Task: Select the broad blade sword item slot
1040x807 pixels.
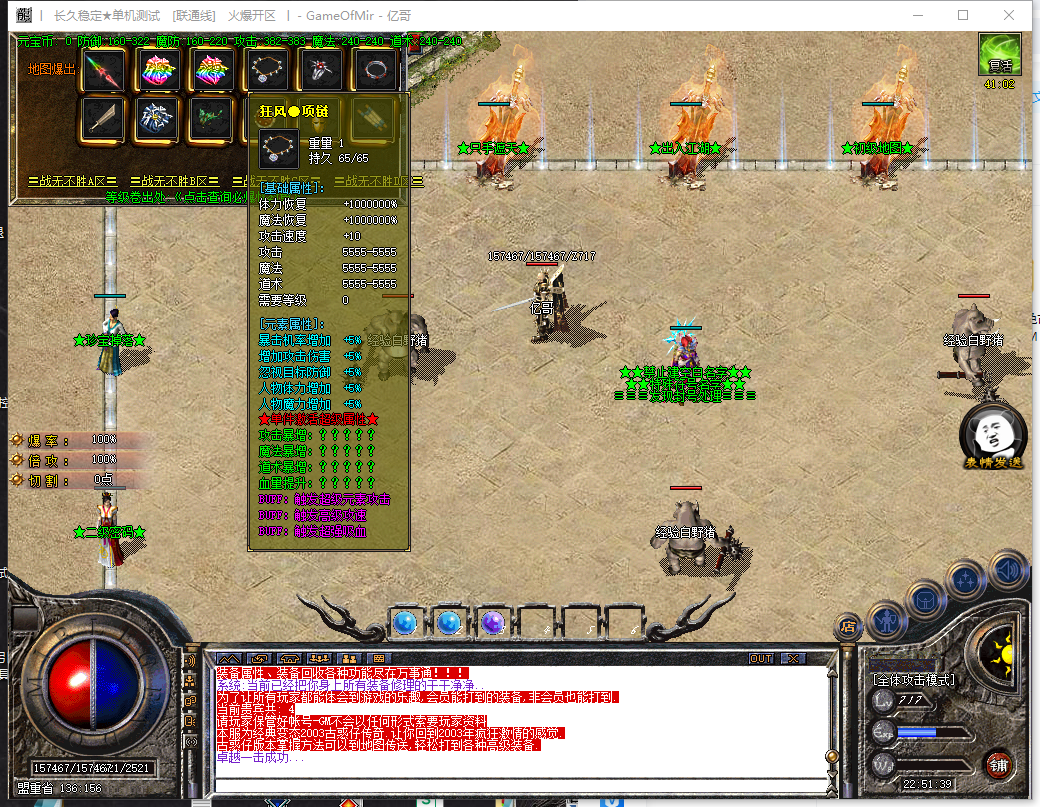Action: point(103,119)
